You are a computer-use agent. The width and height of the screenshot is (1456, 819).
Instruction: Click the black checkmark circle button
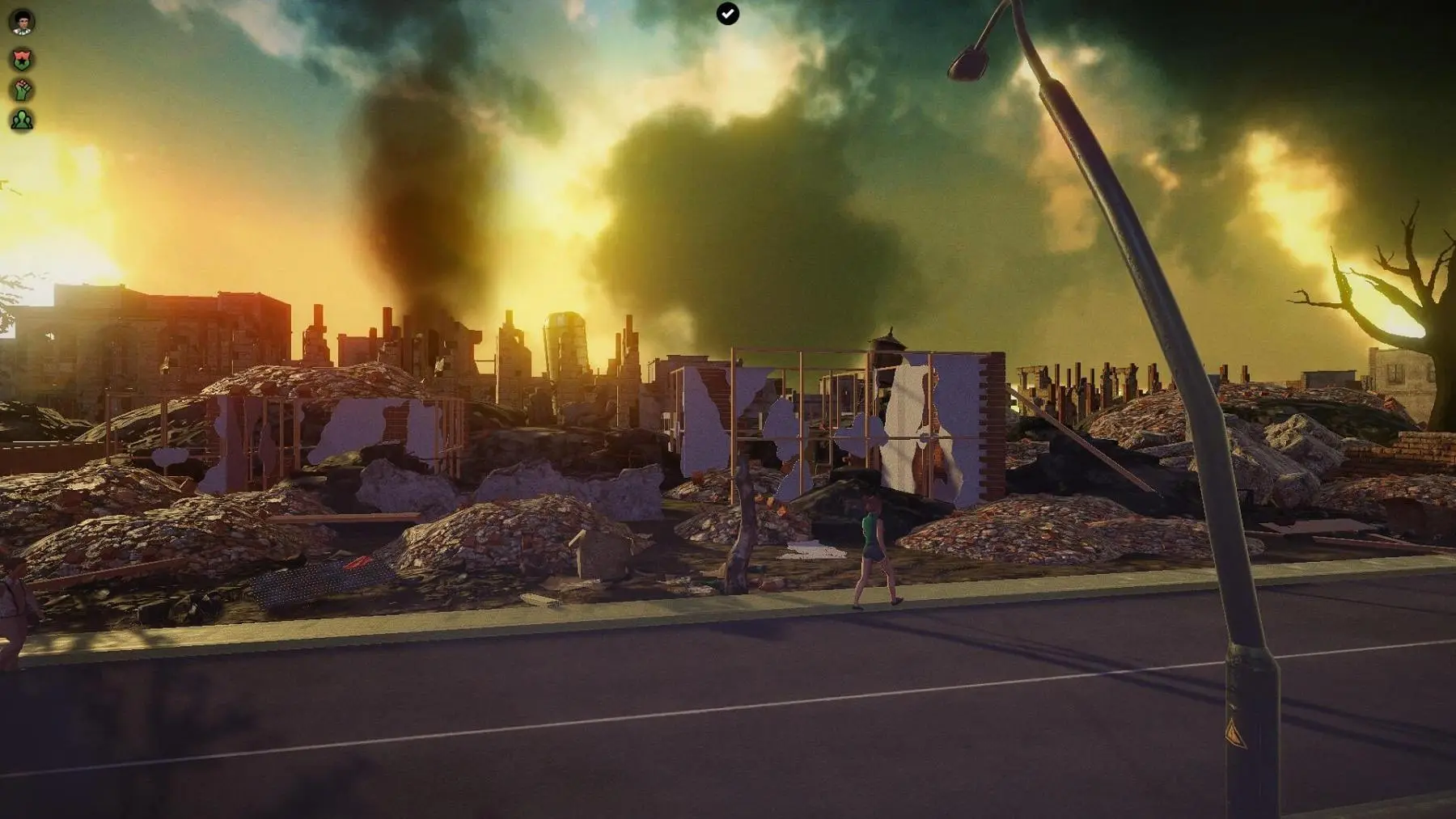tap(727, 14)
